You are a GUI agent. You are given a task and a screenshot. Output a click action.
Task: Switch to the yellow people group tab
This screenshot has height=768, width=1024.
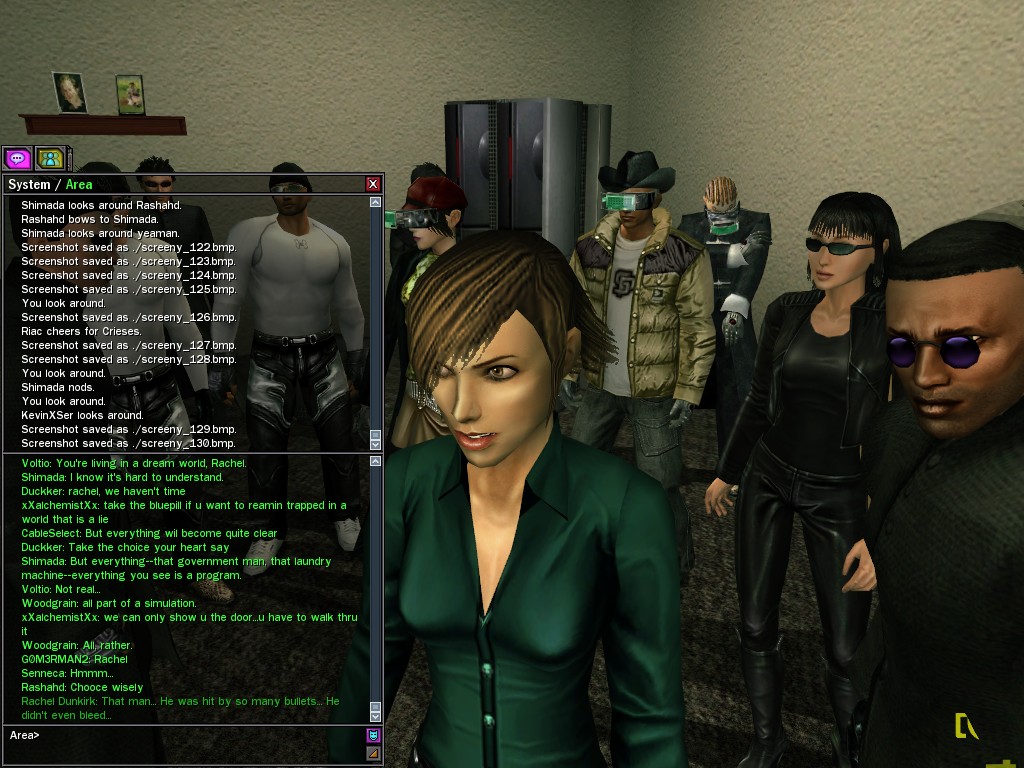tap(50, 158)
